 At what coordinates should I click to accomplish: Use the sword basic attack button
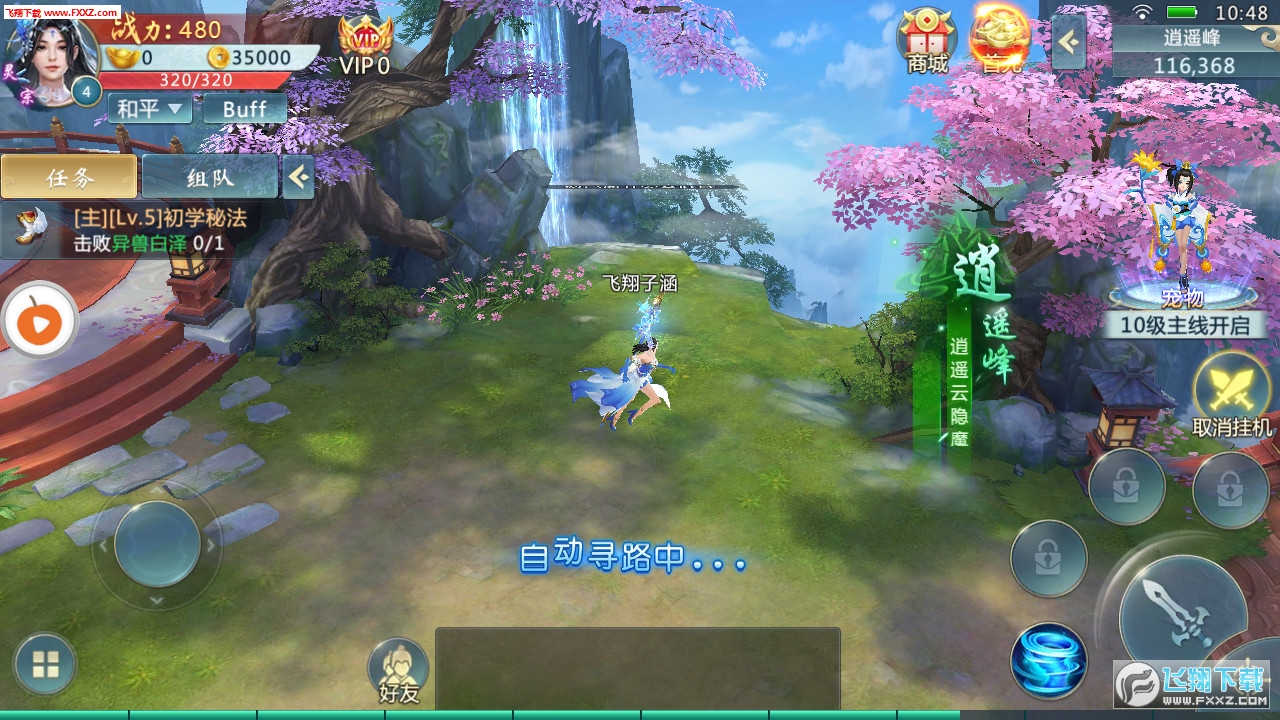(1182, 613)
